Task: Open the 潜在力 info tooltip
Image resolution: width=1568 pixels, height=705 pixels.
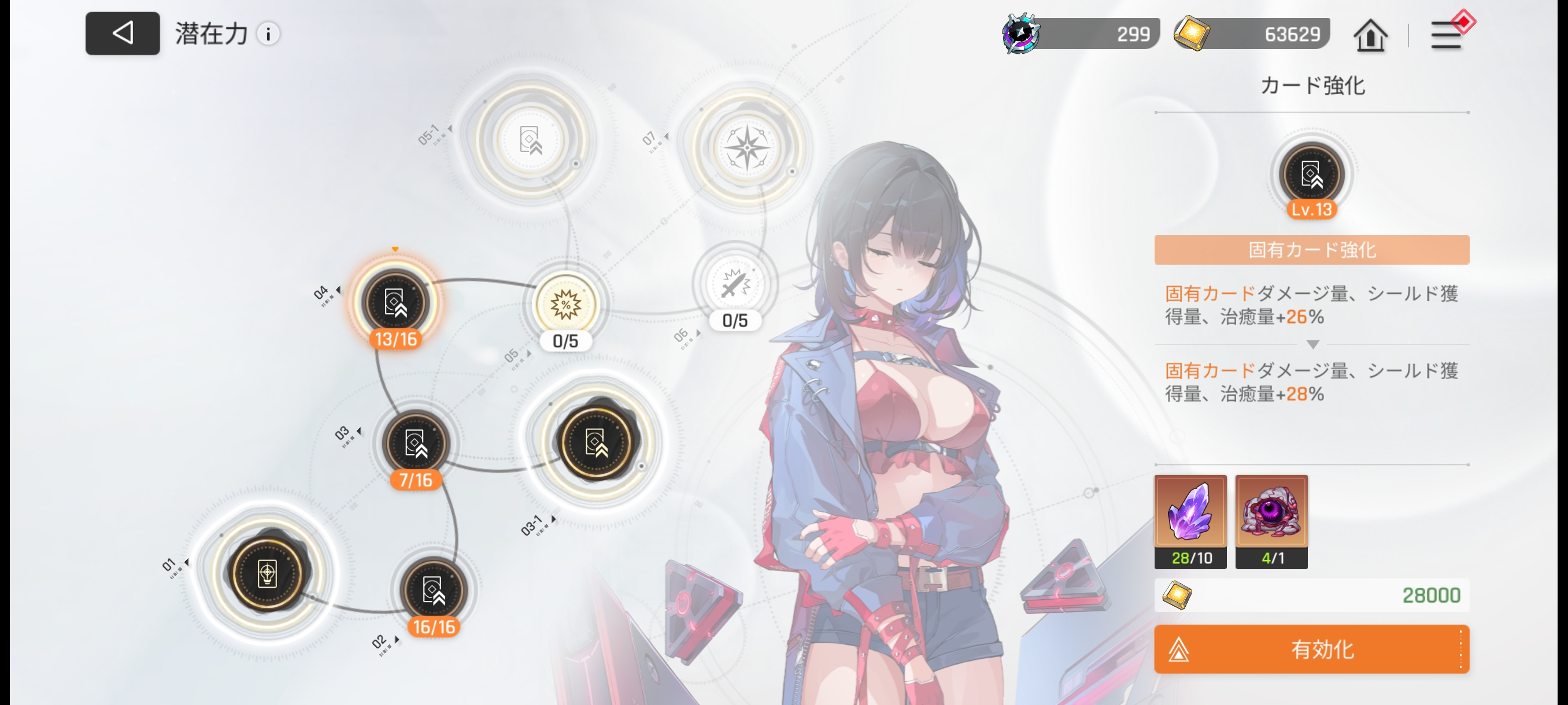Action: (268, 34)
